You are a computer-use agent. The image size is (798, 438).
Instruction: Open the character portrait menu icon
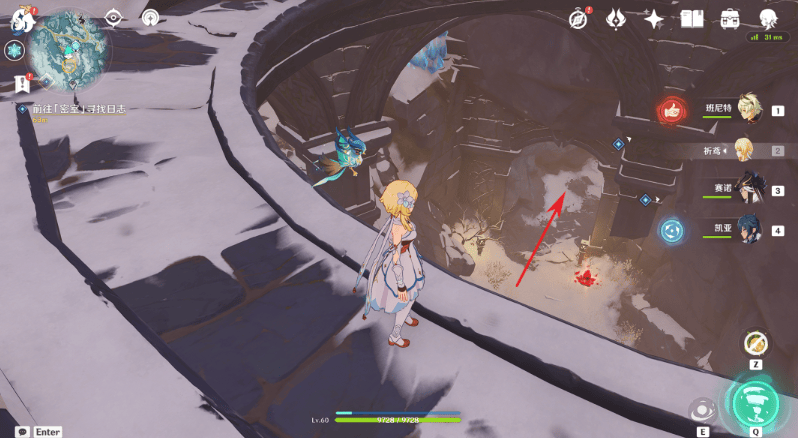[x=768, y=19]
